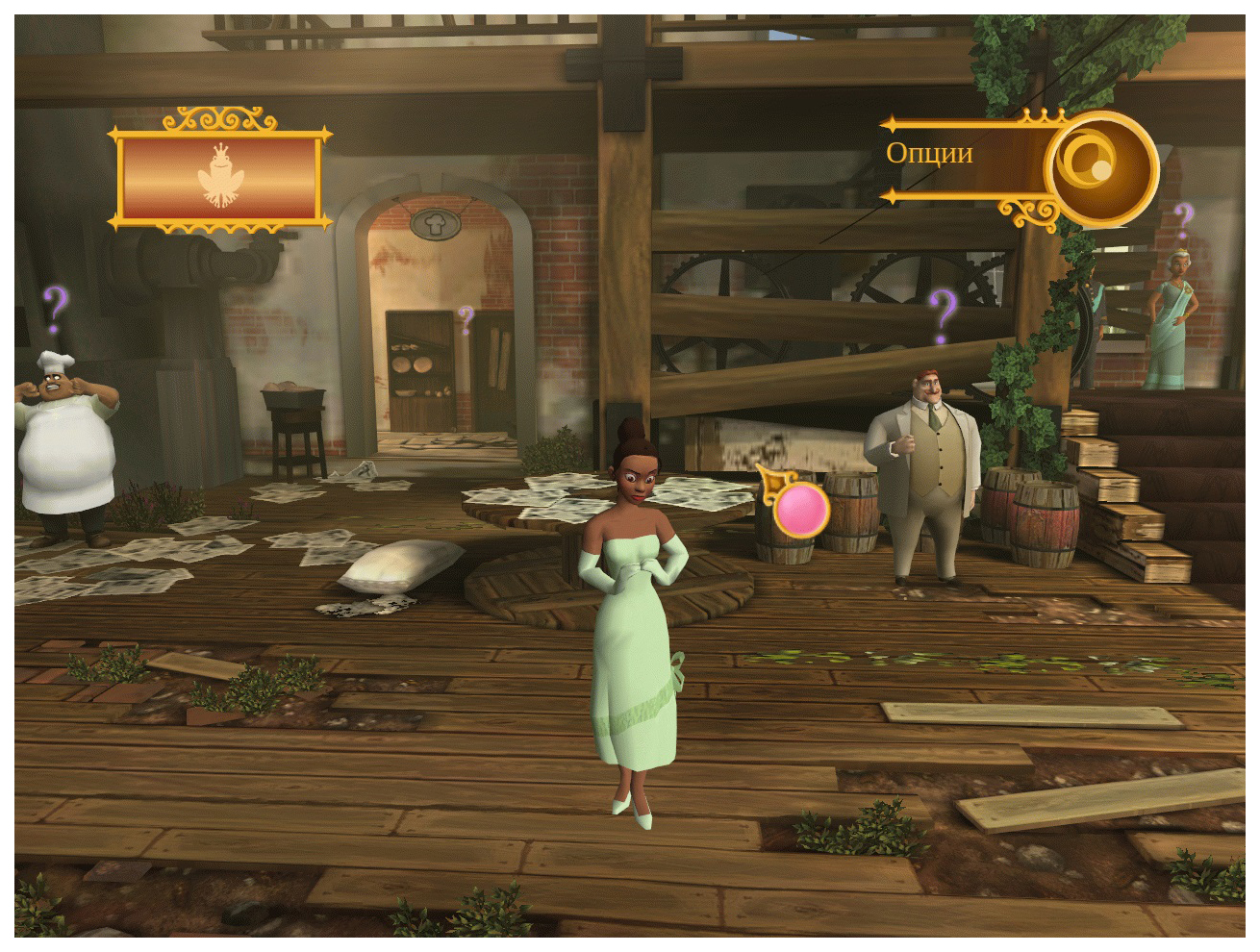This screenshot has height=952, width=1260.
Task: Open the Опции options menu
Action: point(1100,168)
